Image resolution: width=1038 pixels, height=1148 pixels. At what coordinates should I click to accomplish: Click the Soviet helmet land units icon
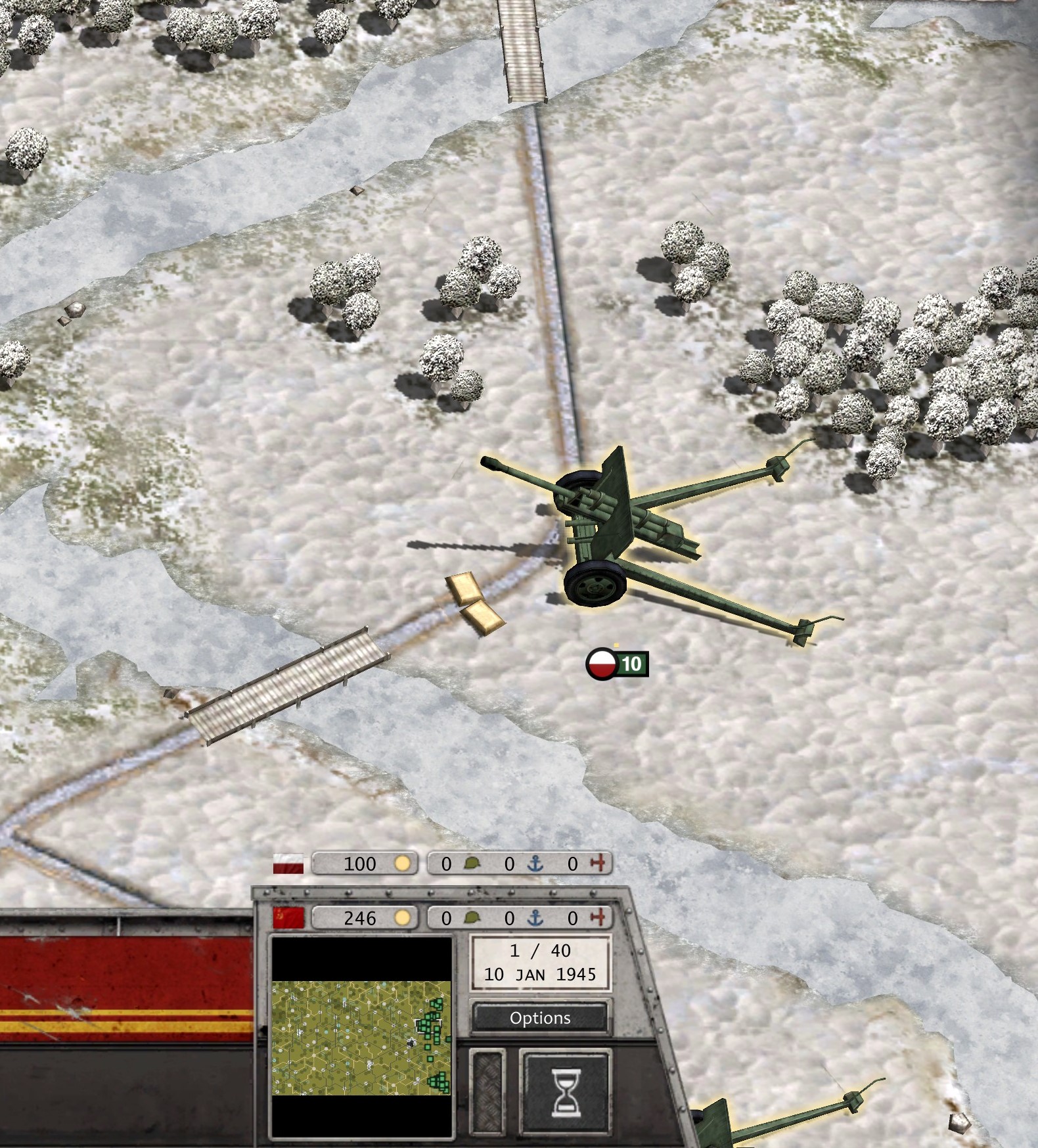470,917
